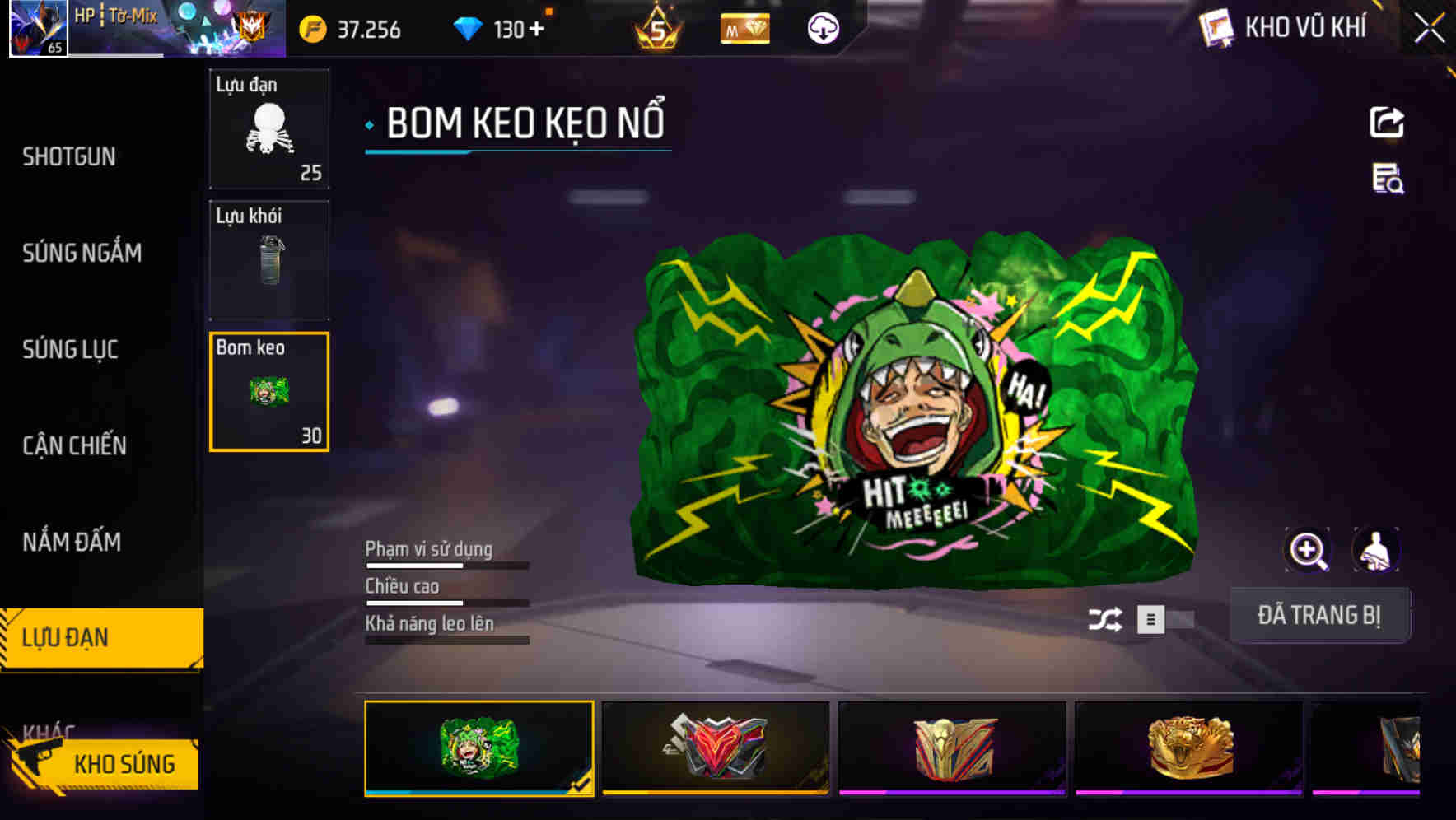Click the cloud download icon
1456x820 pixels.
click(822, 29)
